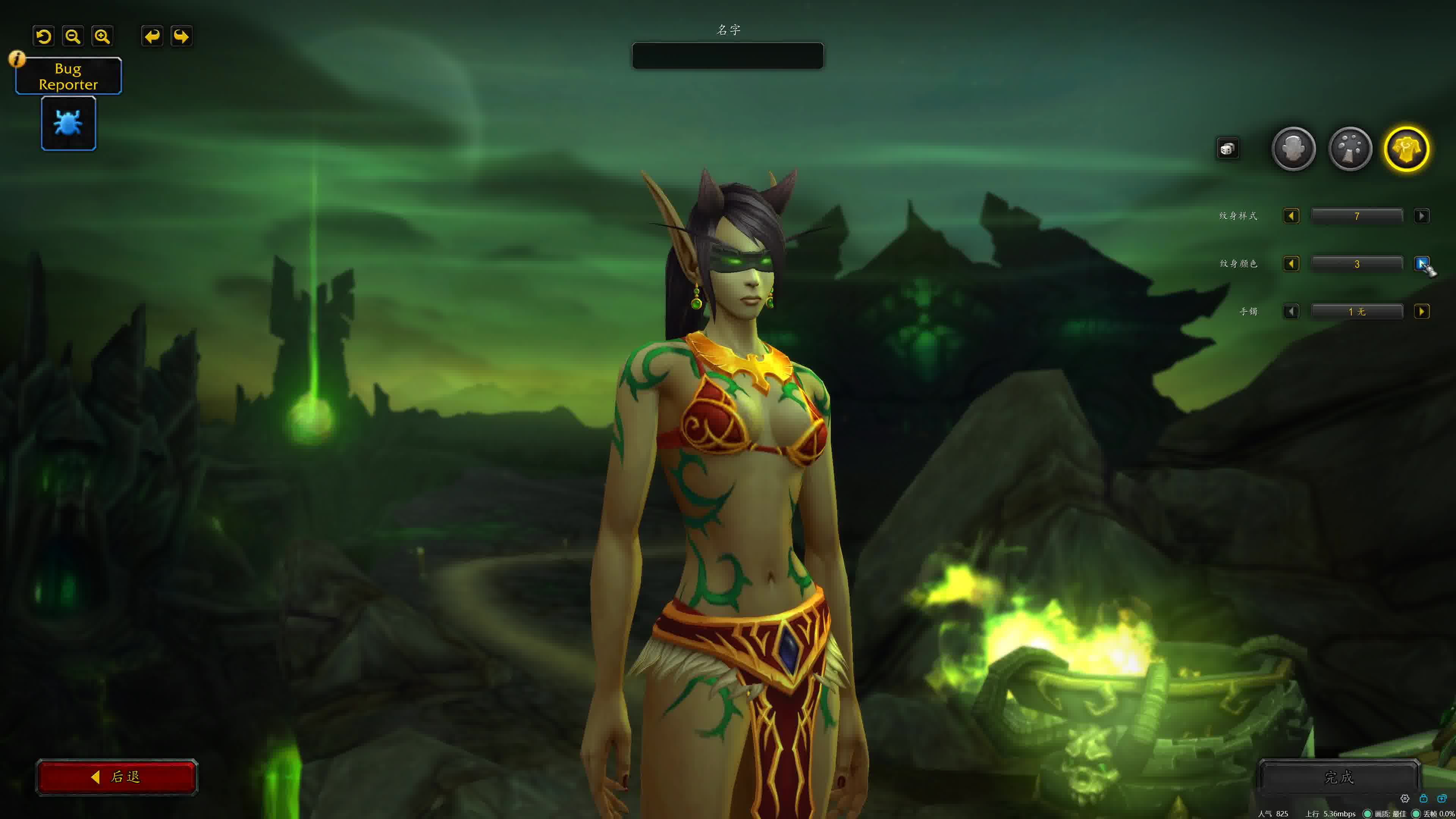Screen dimensions: 1456x819
Task: Select previous tattoo color (纹身颜色)
Action: [x=1291, y=264]
